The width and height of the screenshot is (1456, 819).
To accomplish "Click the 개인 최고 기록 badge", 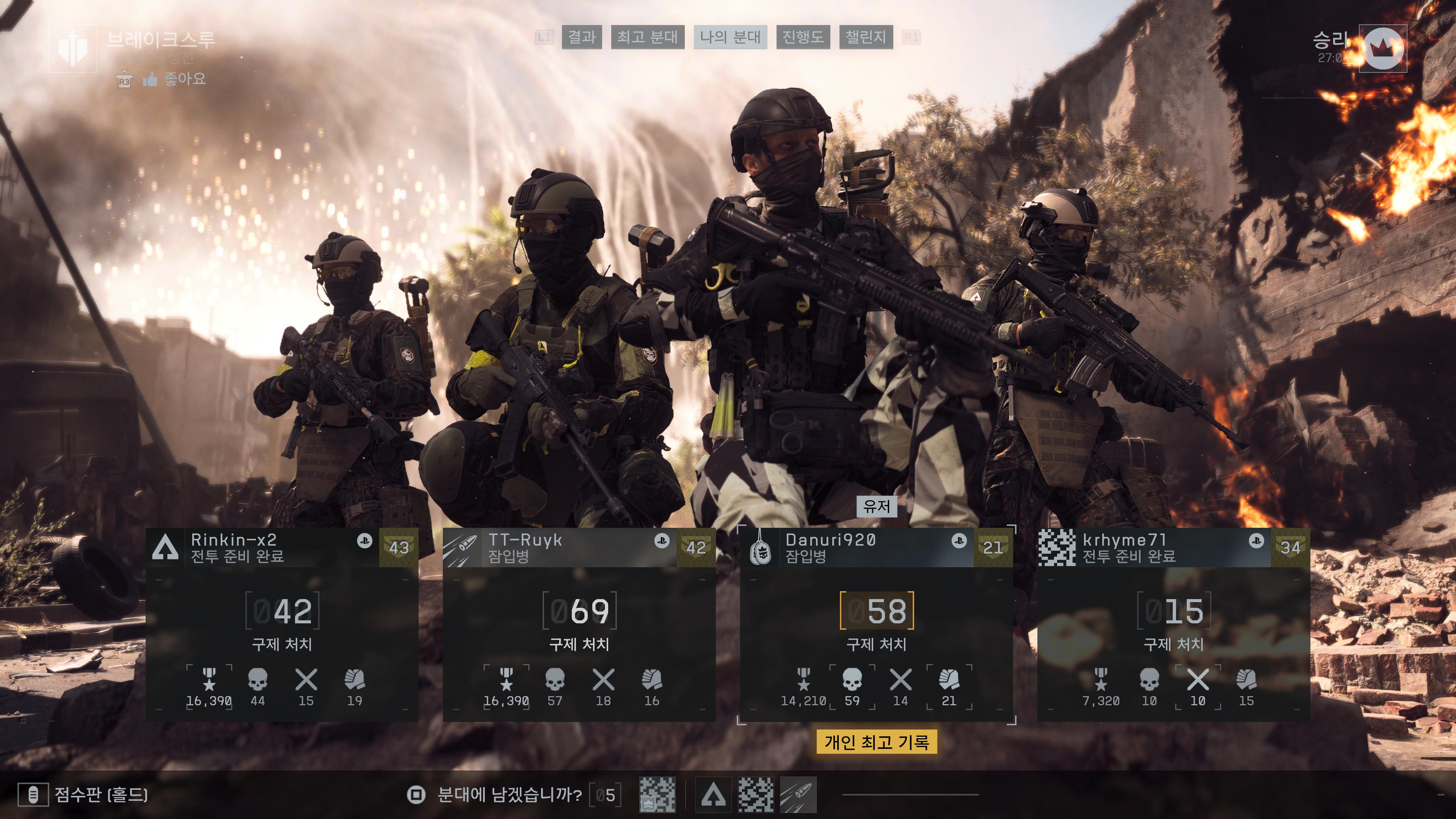I will (877, 742).
